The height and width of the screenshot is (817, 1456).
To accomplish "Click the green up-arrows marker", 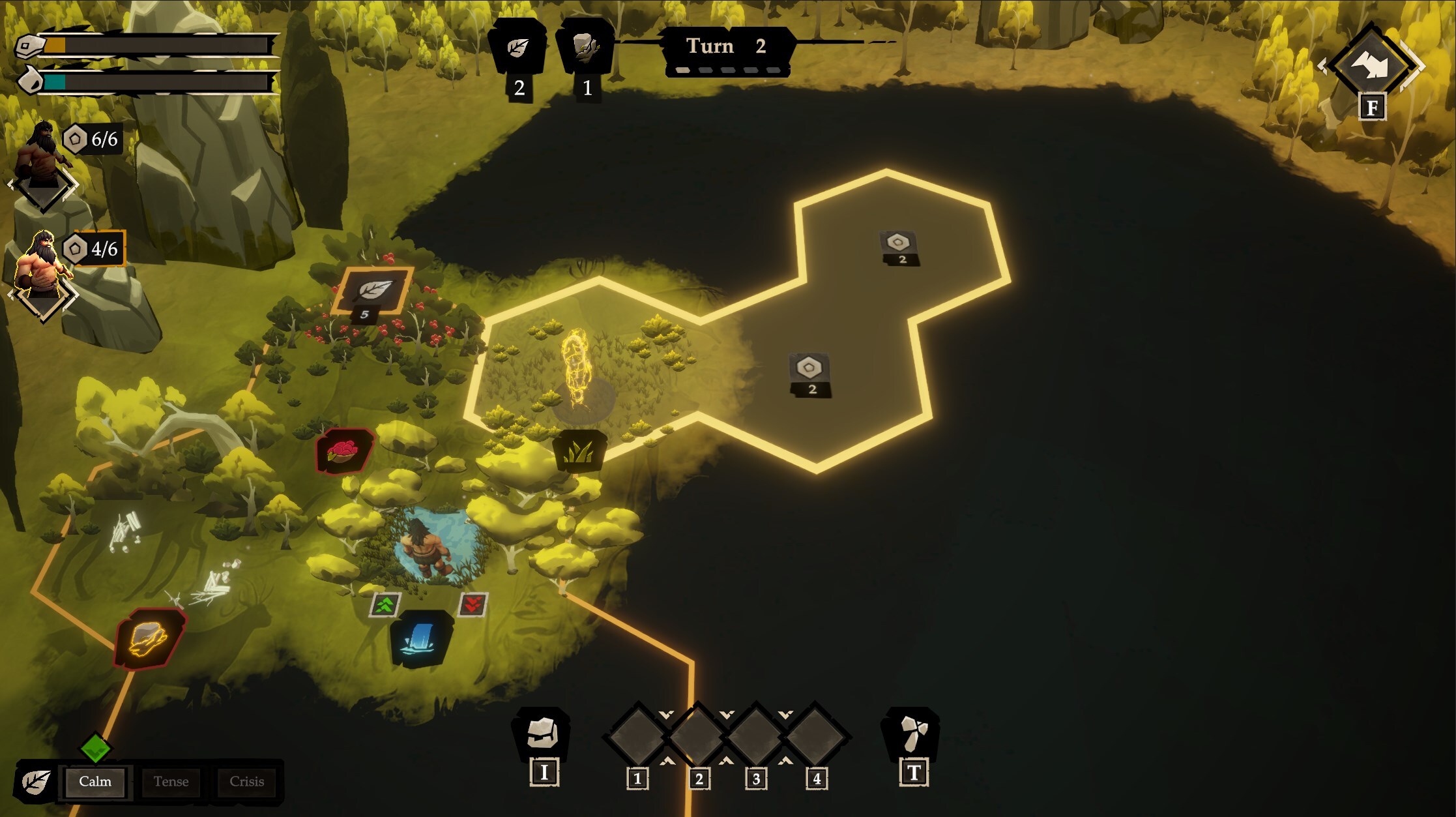I will [x=385, y=605].
